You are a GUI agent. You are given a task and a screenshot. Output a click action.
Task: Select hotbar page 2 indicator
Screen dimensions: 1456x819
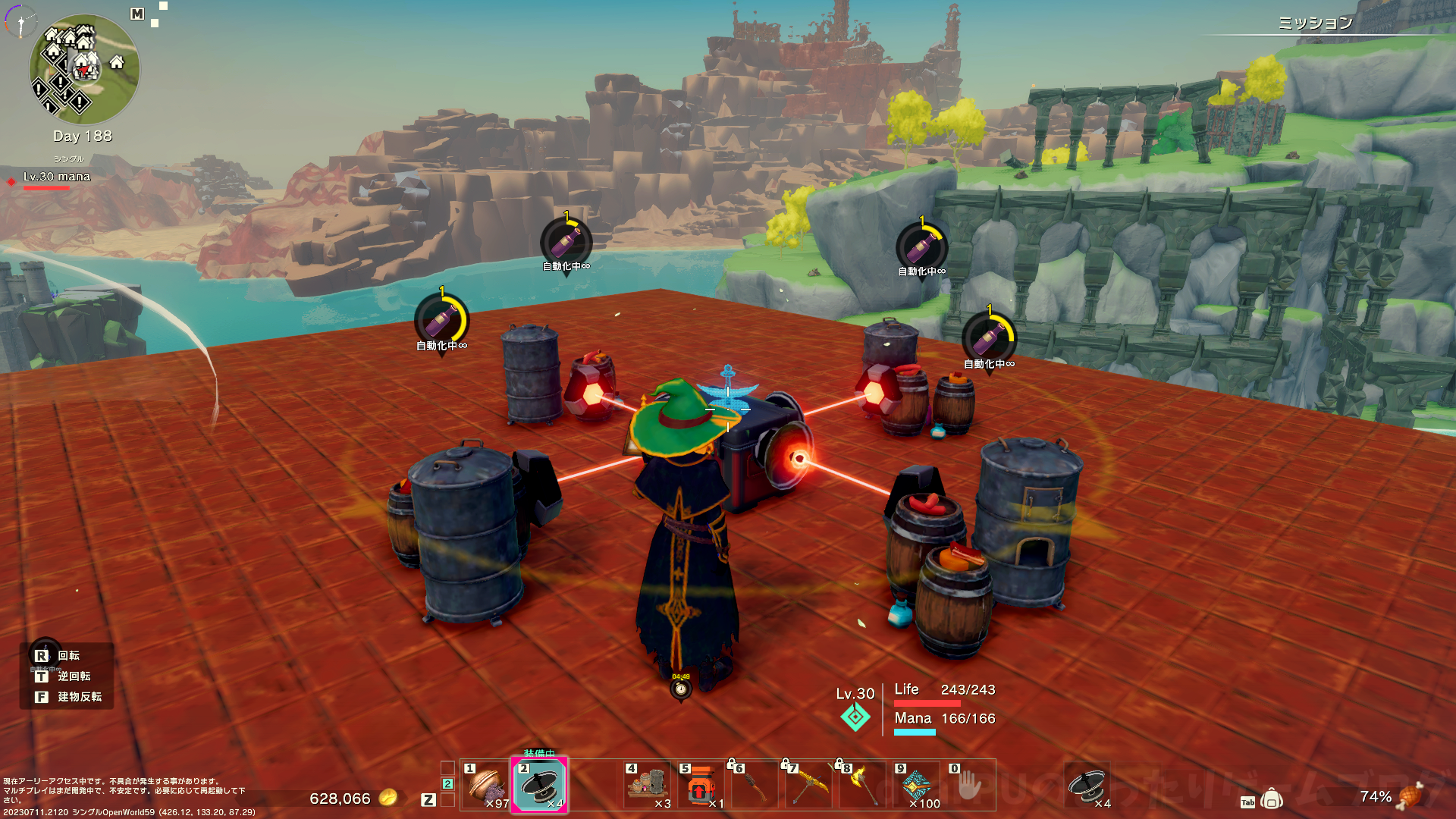coord(447,784)
